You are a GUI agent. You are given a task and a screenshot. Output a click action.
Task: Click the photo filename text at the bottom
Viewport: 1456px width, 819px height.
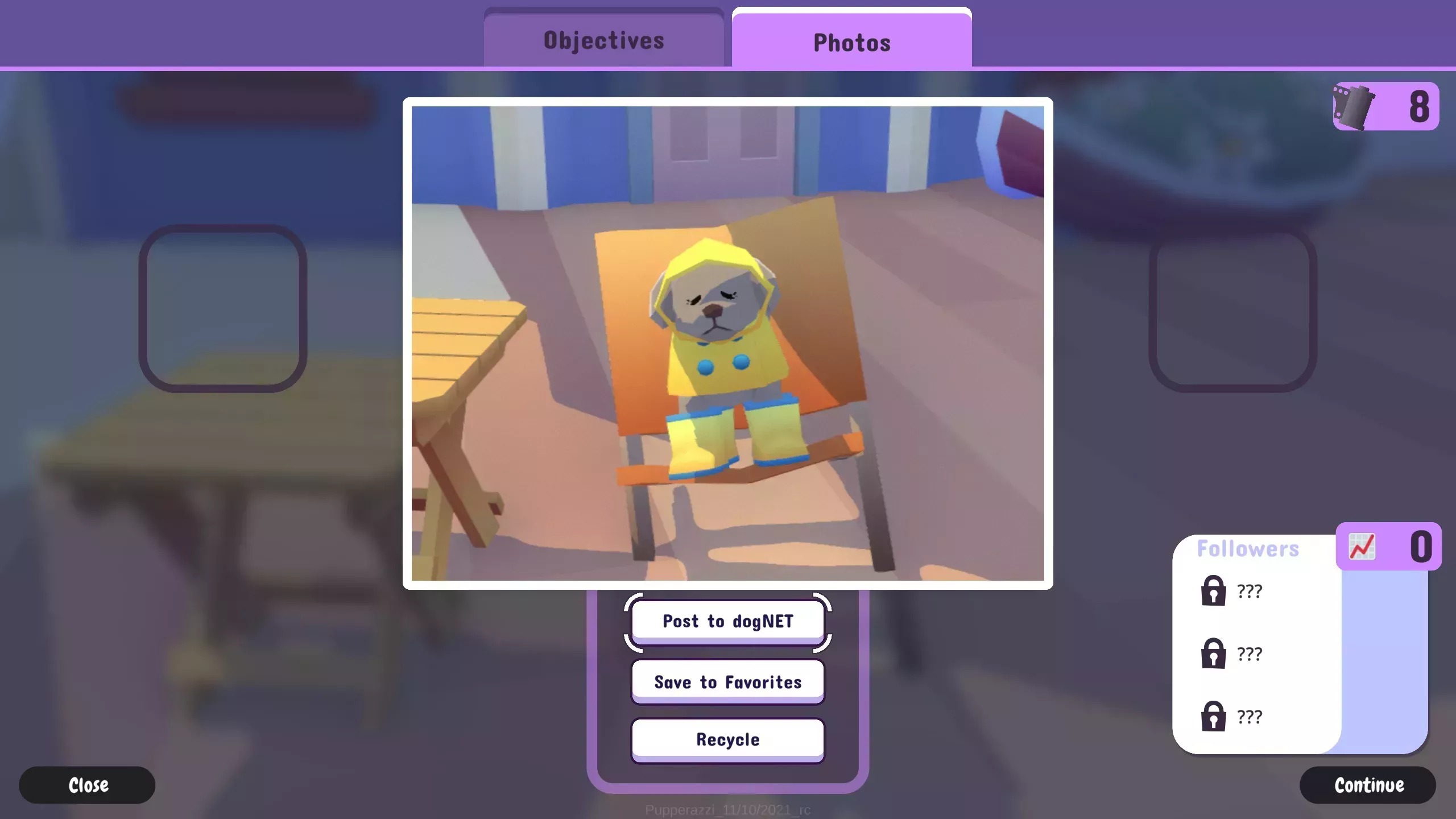pos(729,810)
